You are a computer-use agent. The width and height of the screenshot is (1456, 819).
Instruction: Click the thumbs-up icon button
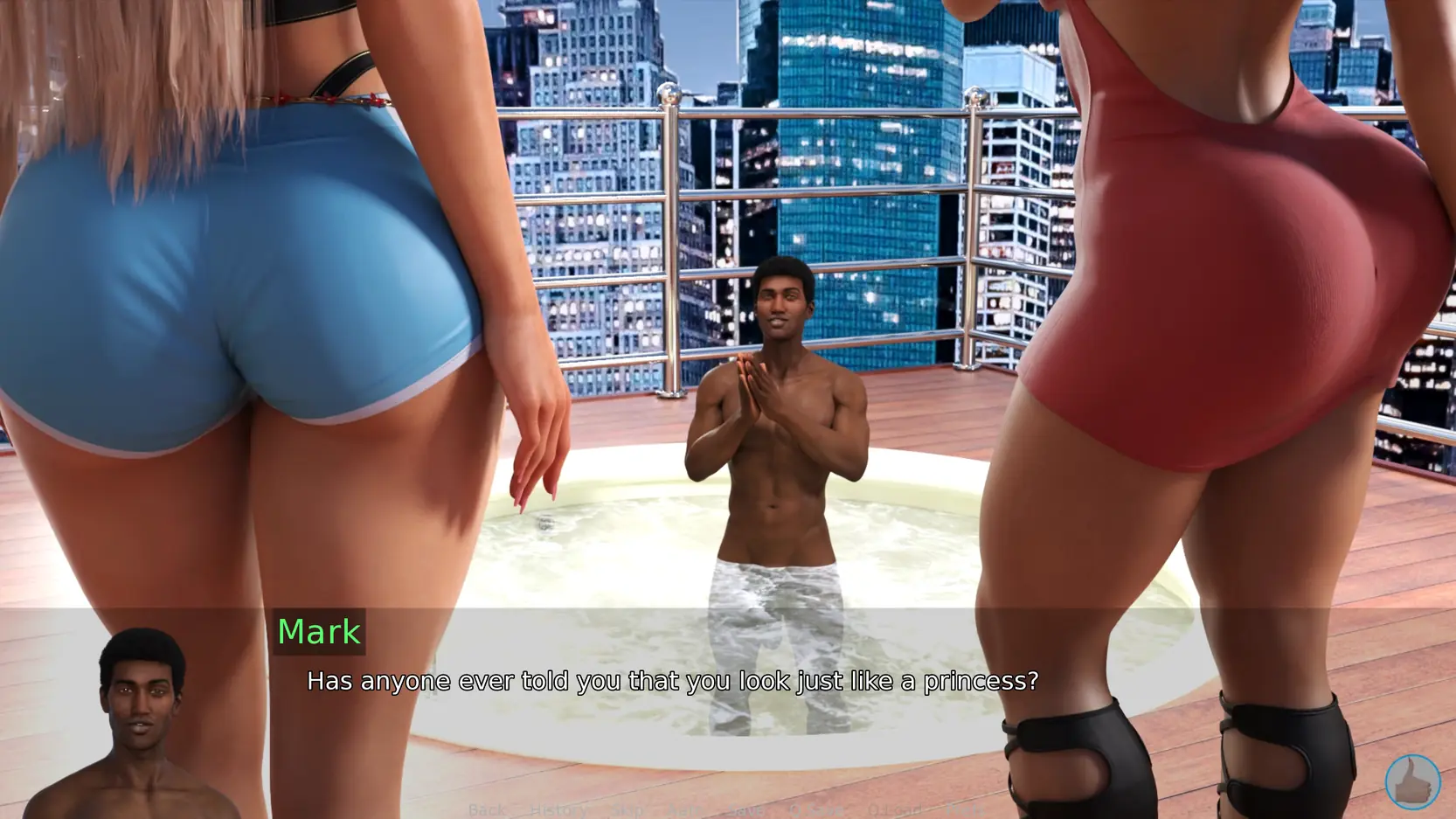(1412, 781)
